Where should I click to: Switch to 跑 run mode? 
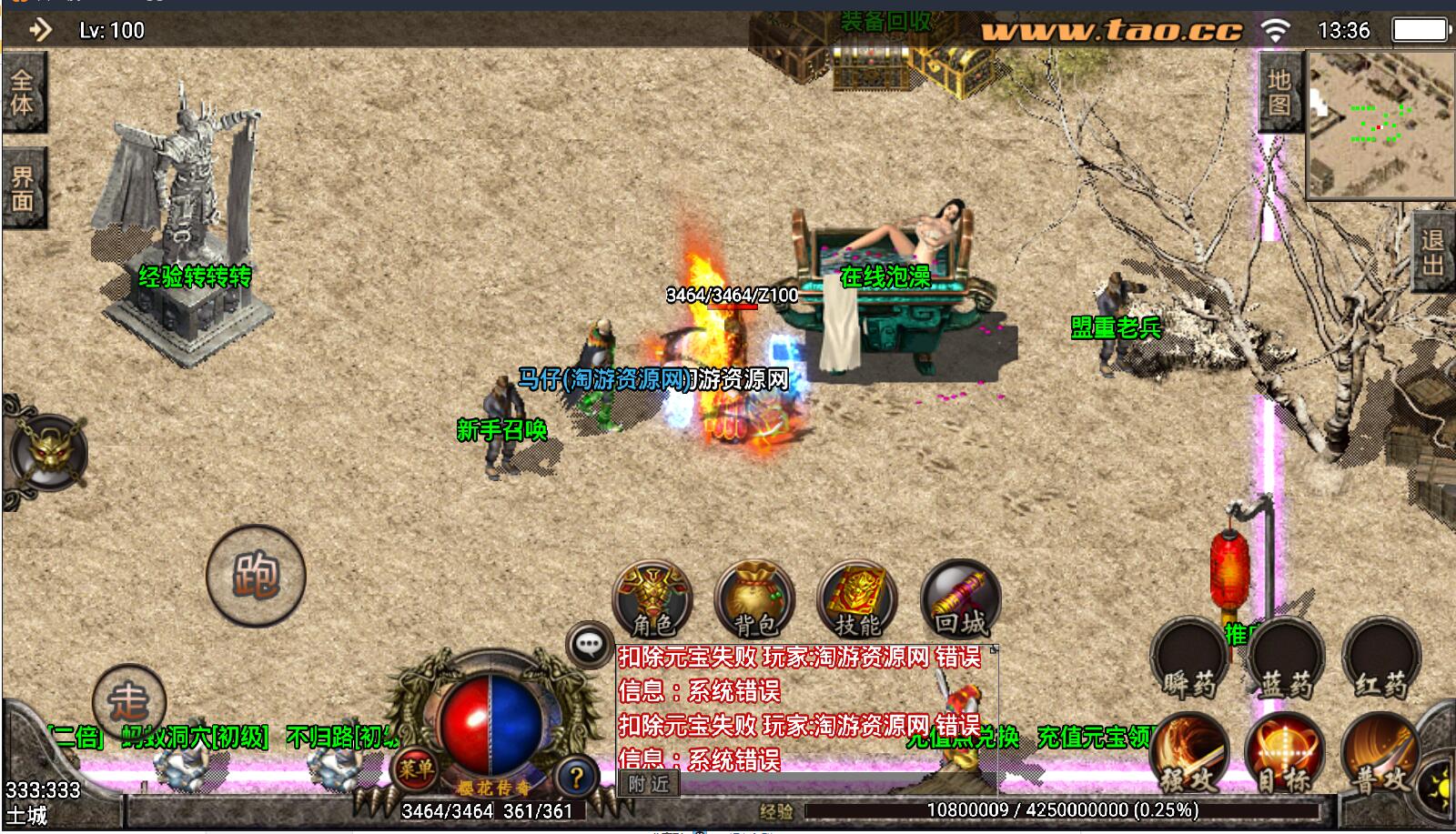pos(256,576)
